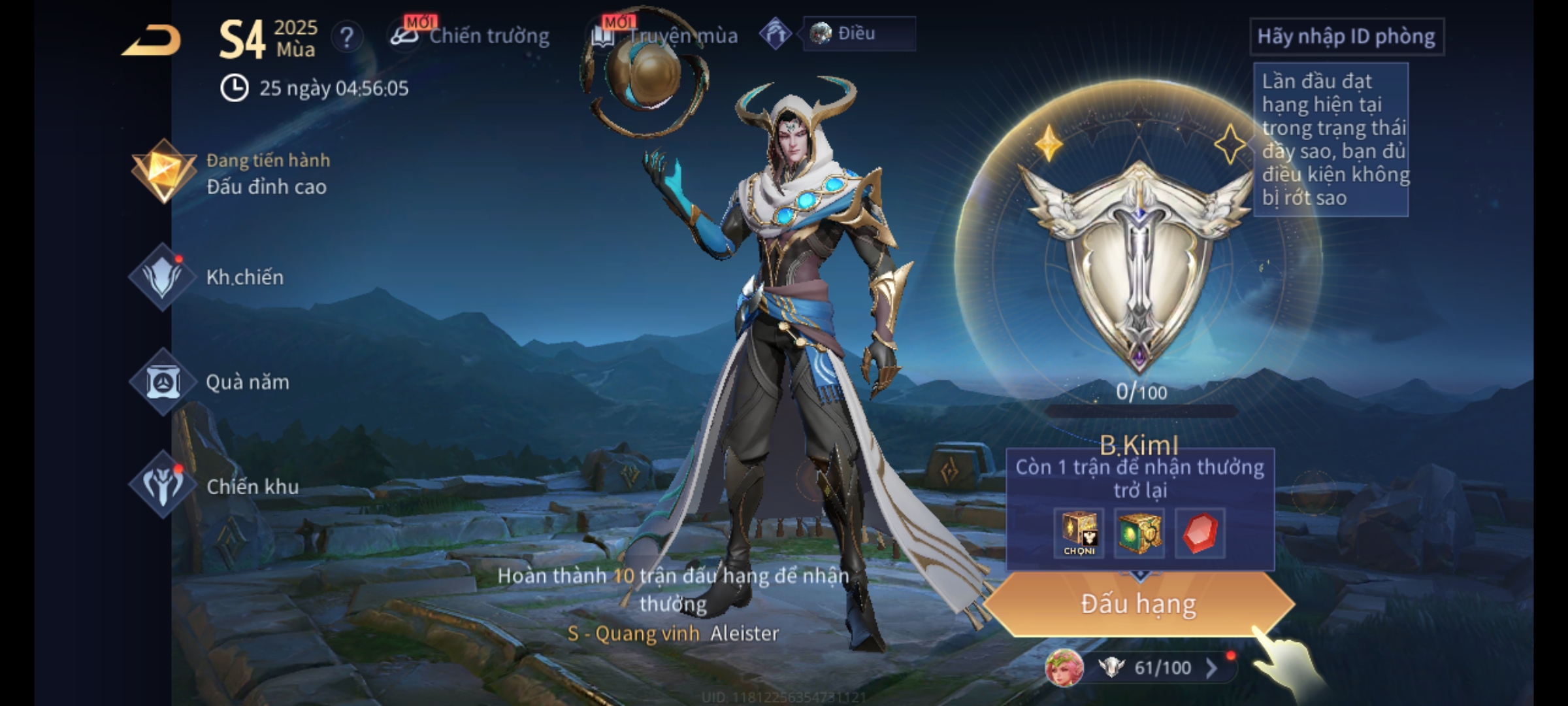Open the Chiến khu menu entry
Viewport: 1568px width, 706px height.
[216, 486]
